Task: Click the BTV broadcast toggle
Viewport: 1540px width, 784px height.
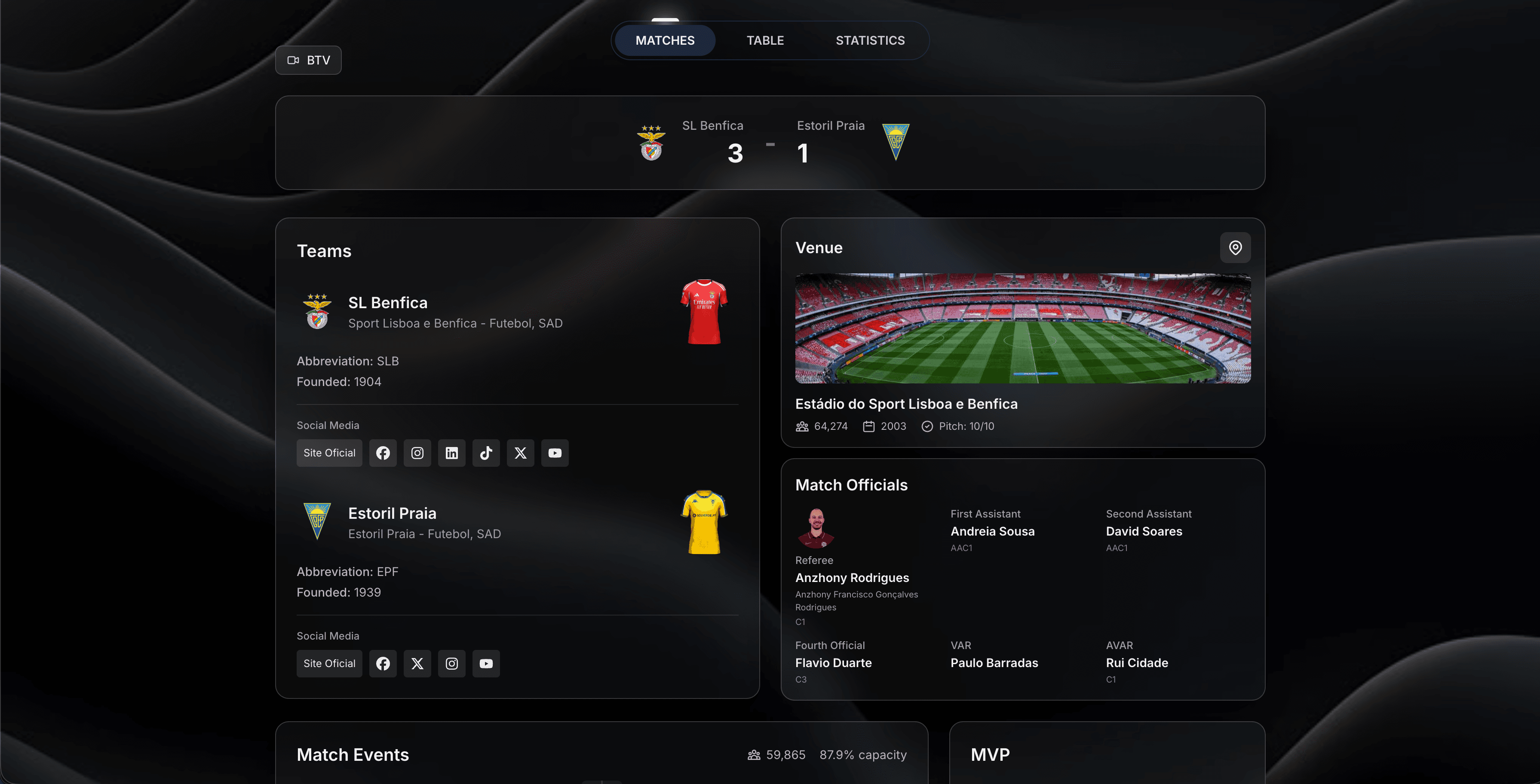Action: [x=308, y=60]
